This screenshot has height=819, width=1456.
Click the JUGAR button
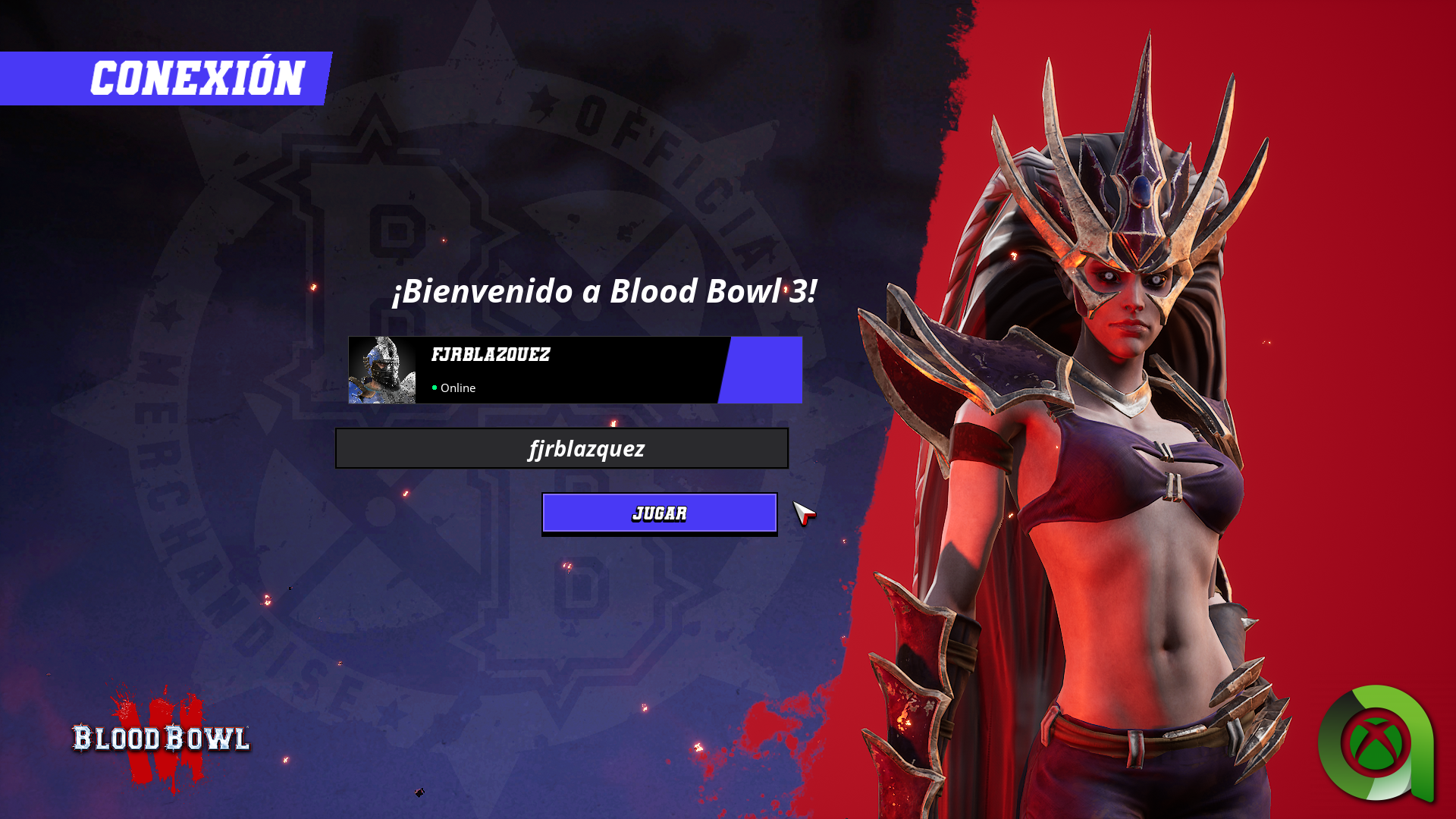click(x=659, y=513)
